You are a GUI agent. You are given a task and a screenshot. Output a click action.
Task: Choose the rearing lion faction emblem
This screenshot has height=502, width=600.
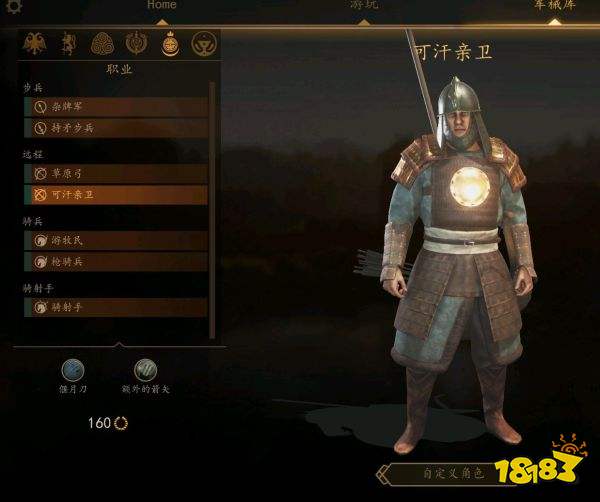pos(69,43)
